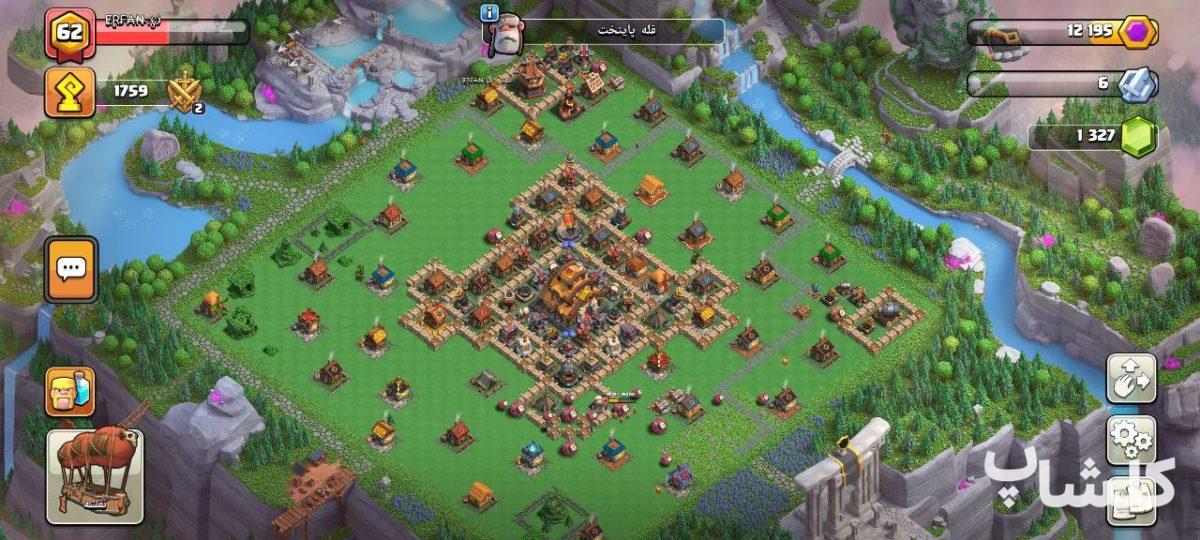Screen dimensions: 1200x540
Task: Open the trophy league icon
Action: click(x=69, y=94)
